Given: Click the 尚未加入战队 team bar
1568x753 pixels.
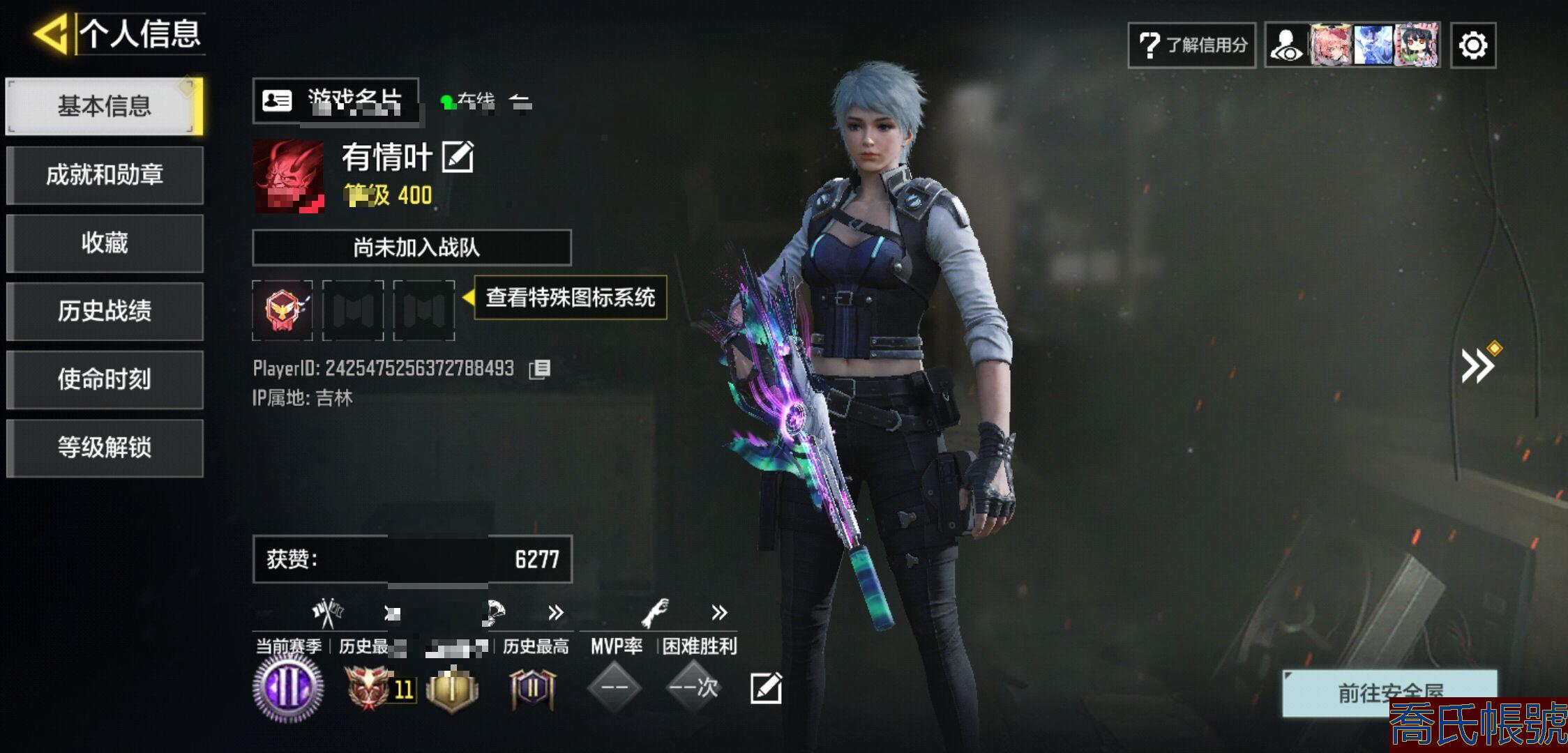Looking at the screenshot, I should pyautogui.click(x=412, y=248).
